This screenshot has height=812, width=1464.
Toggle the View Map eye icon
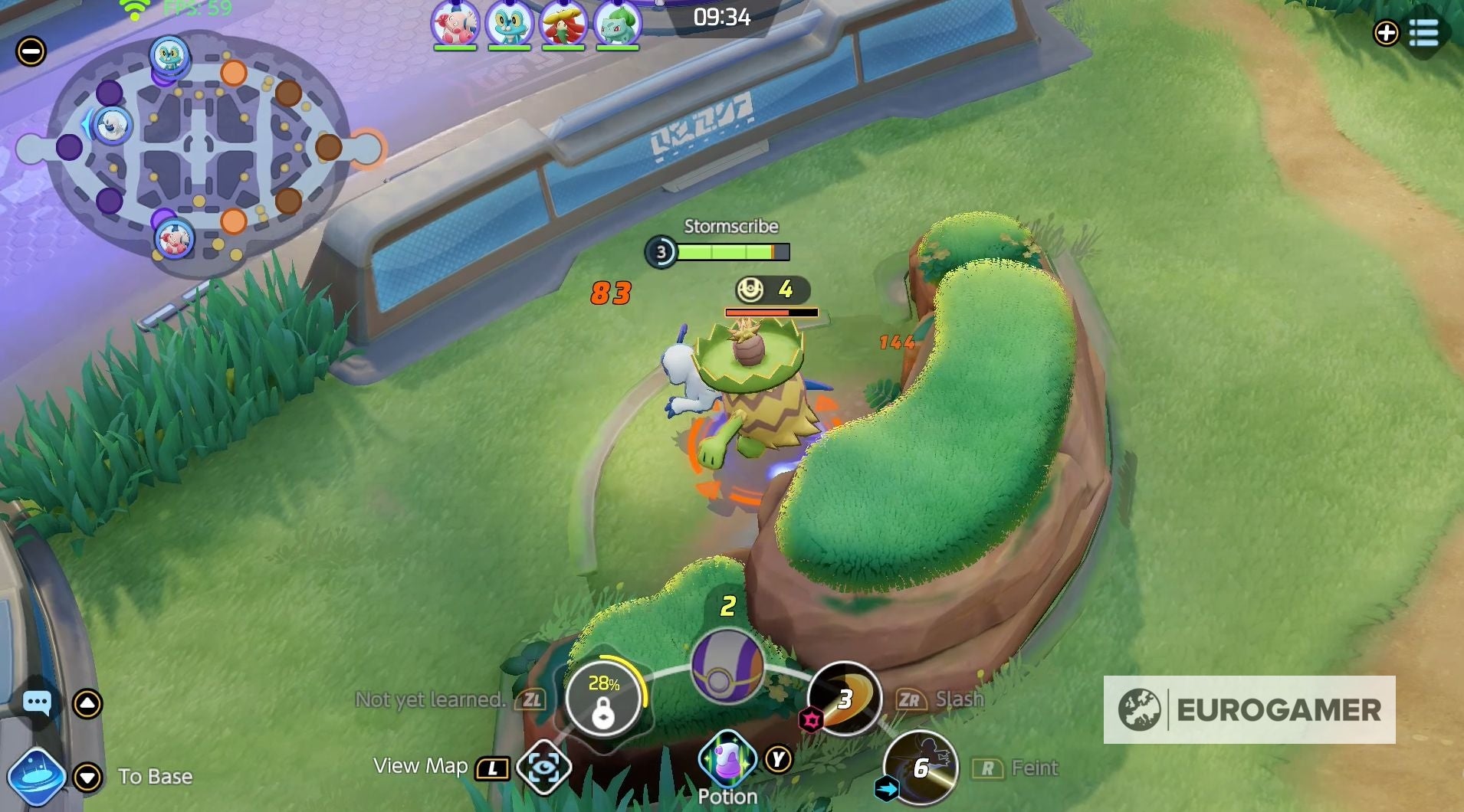543,768
